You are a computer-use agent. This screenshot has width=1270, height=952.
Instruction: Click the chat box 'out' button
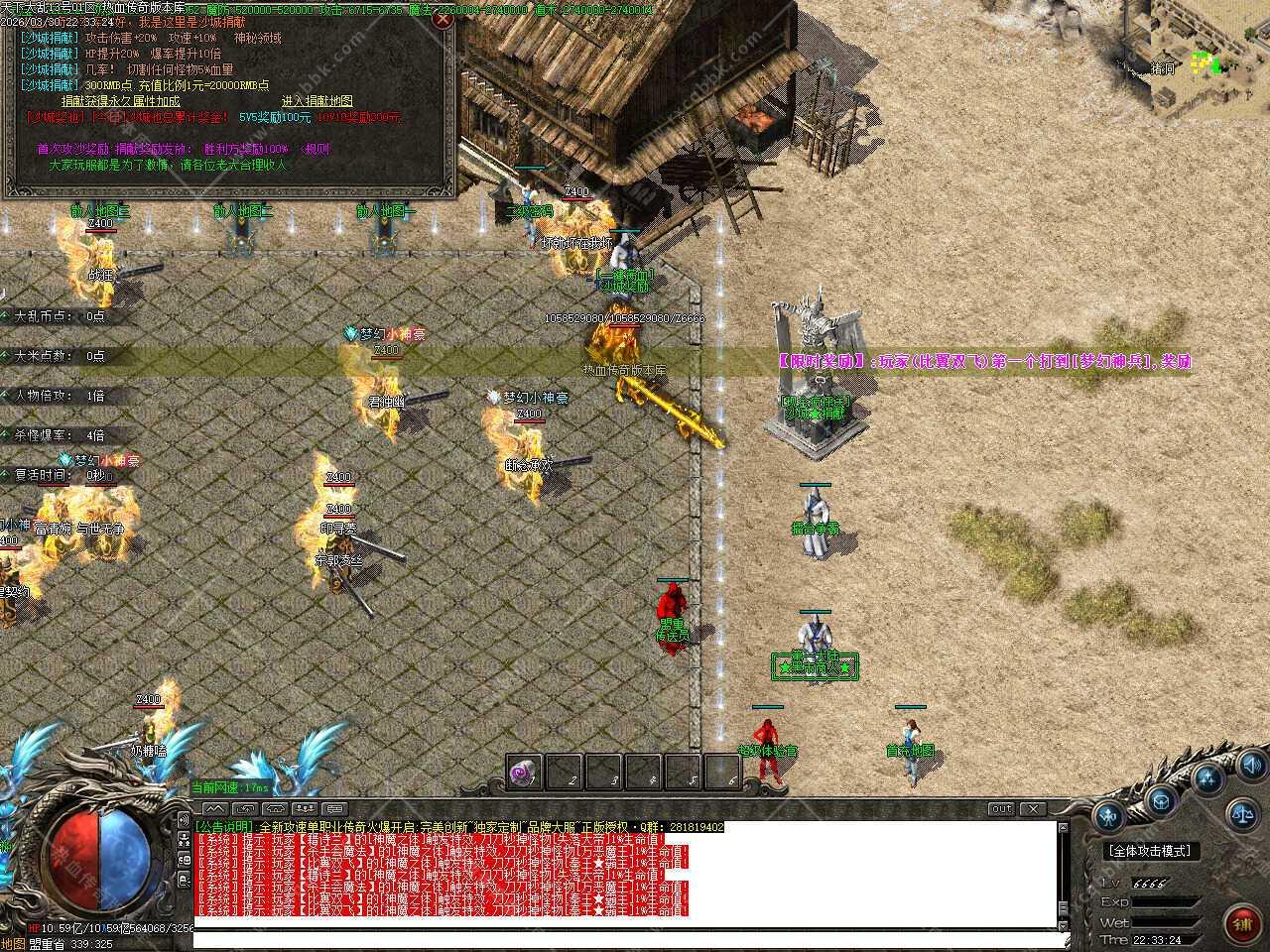[x=1001, y=809]
